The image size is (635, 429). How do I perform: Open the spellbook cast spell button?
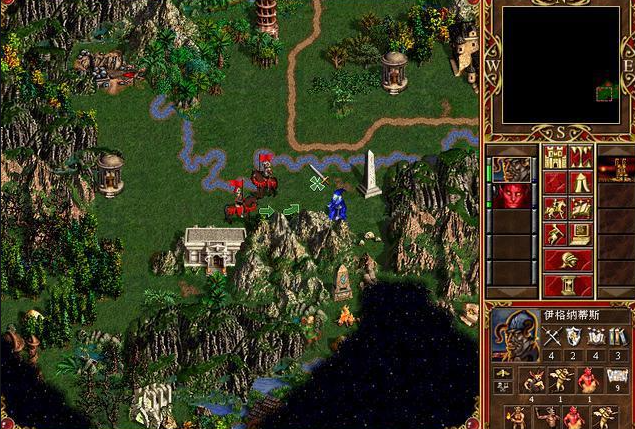(581, 209)
